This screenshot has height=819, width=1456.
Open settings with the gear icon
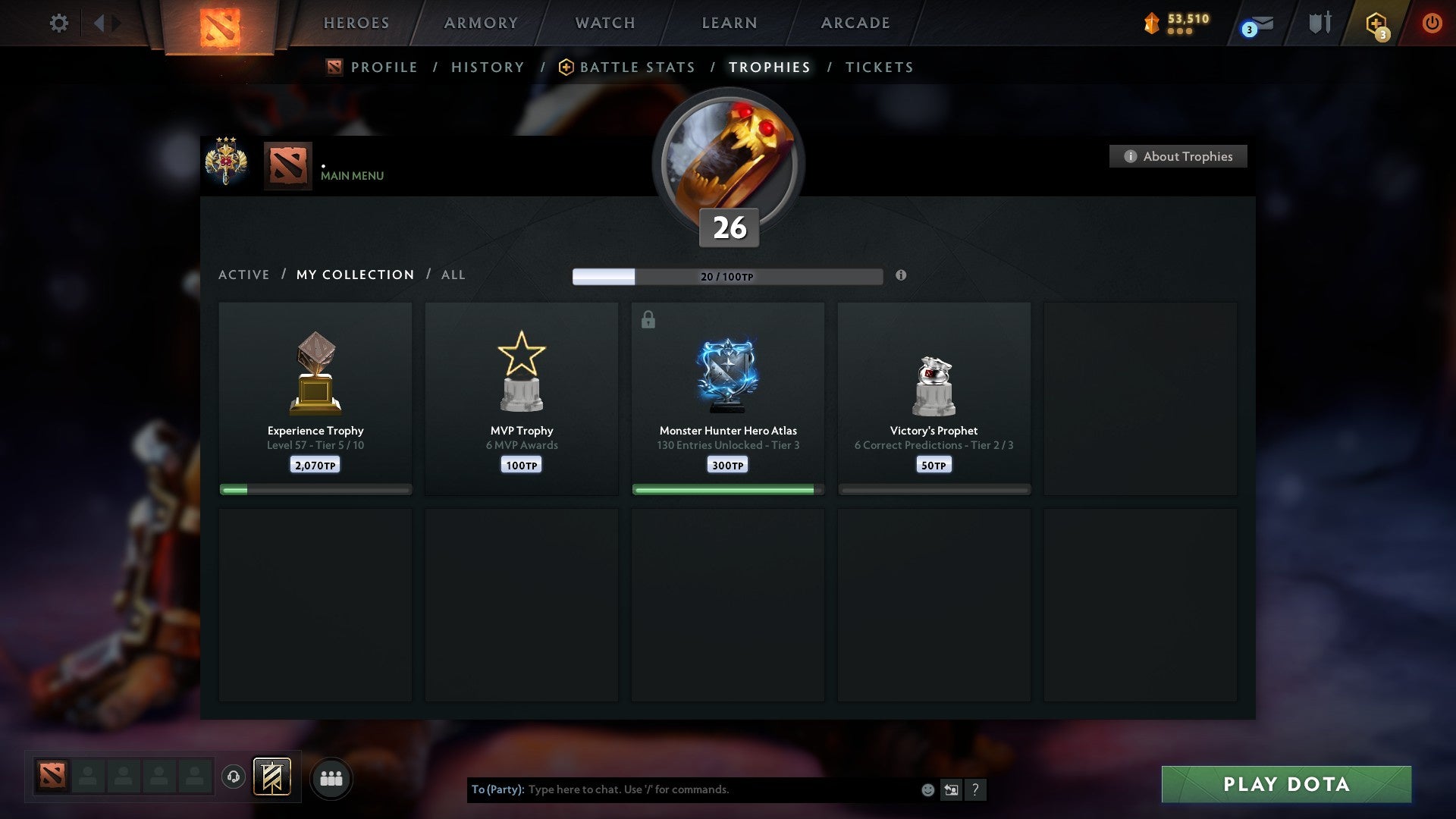[x=58, y=23]
